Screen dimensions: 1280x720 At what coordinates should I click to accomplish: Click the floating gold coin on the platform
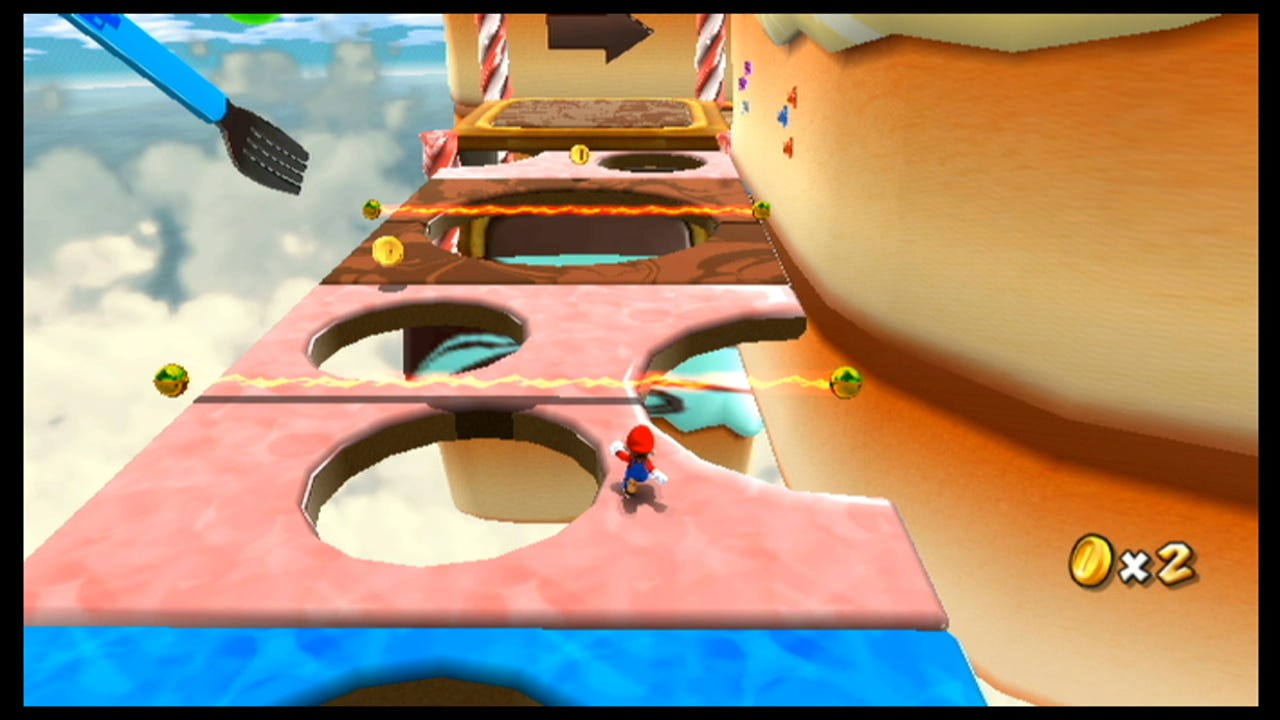pos(388,250)
